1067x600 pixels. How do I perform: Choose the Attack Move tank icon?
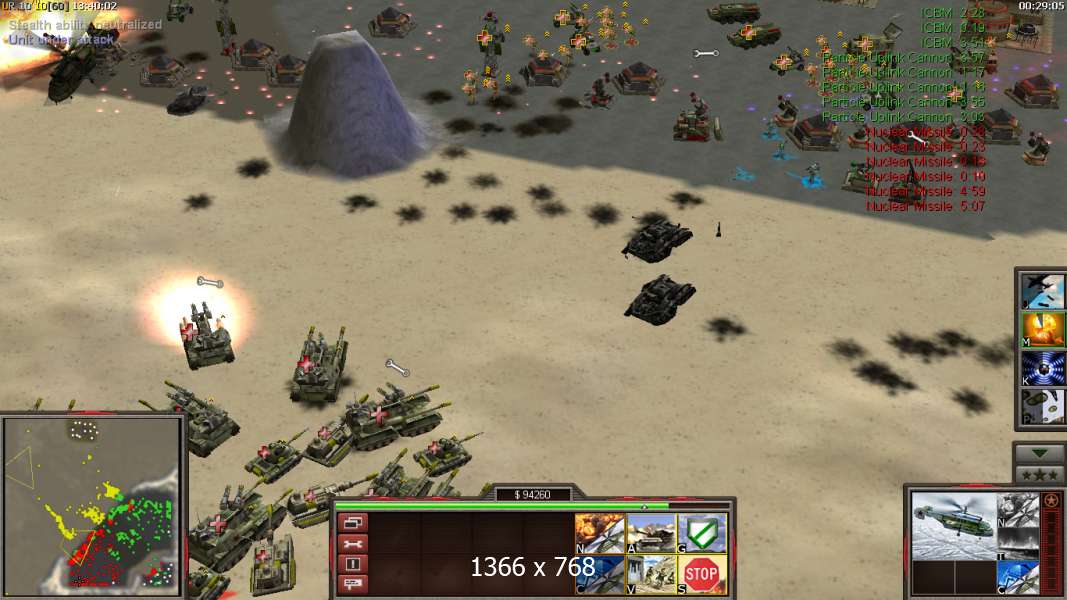coord(651,533)
